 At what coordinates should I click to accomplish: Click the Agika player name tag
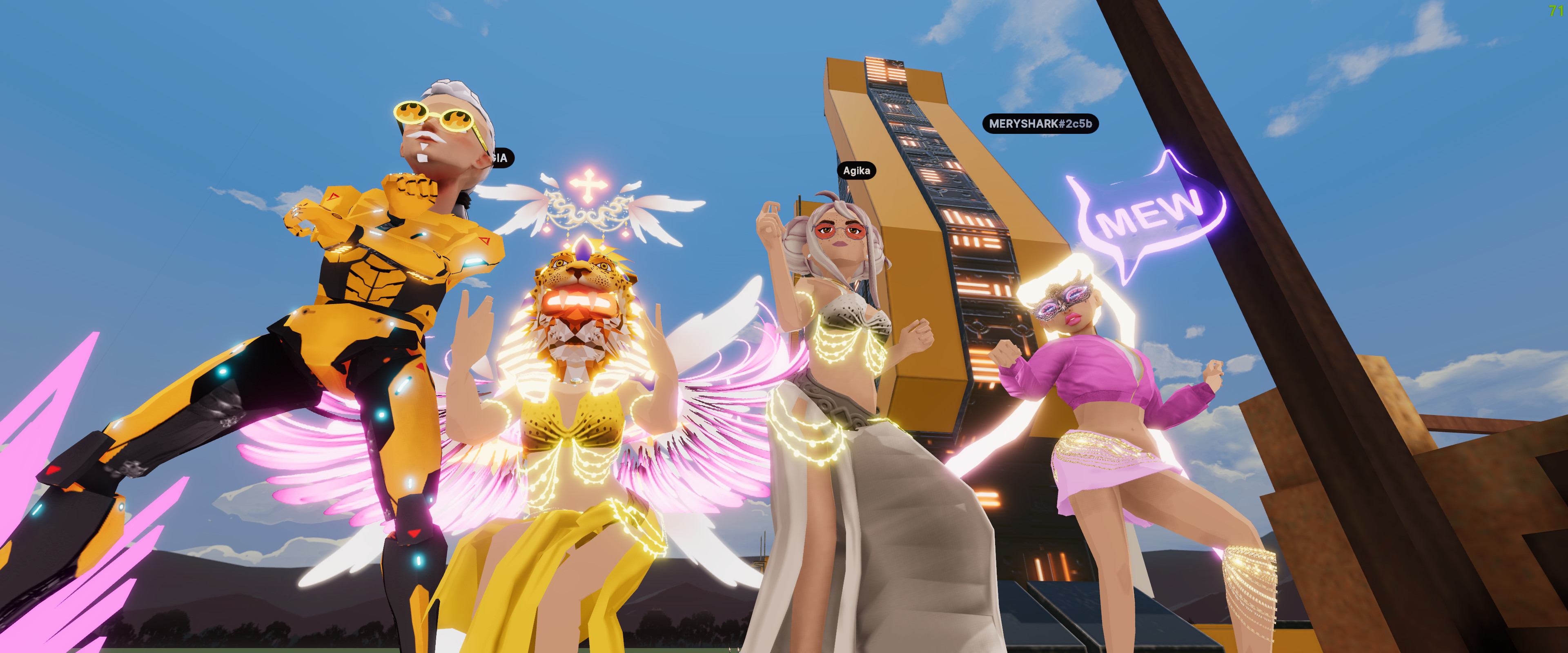pyautogui.click(x=856, y=171)
